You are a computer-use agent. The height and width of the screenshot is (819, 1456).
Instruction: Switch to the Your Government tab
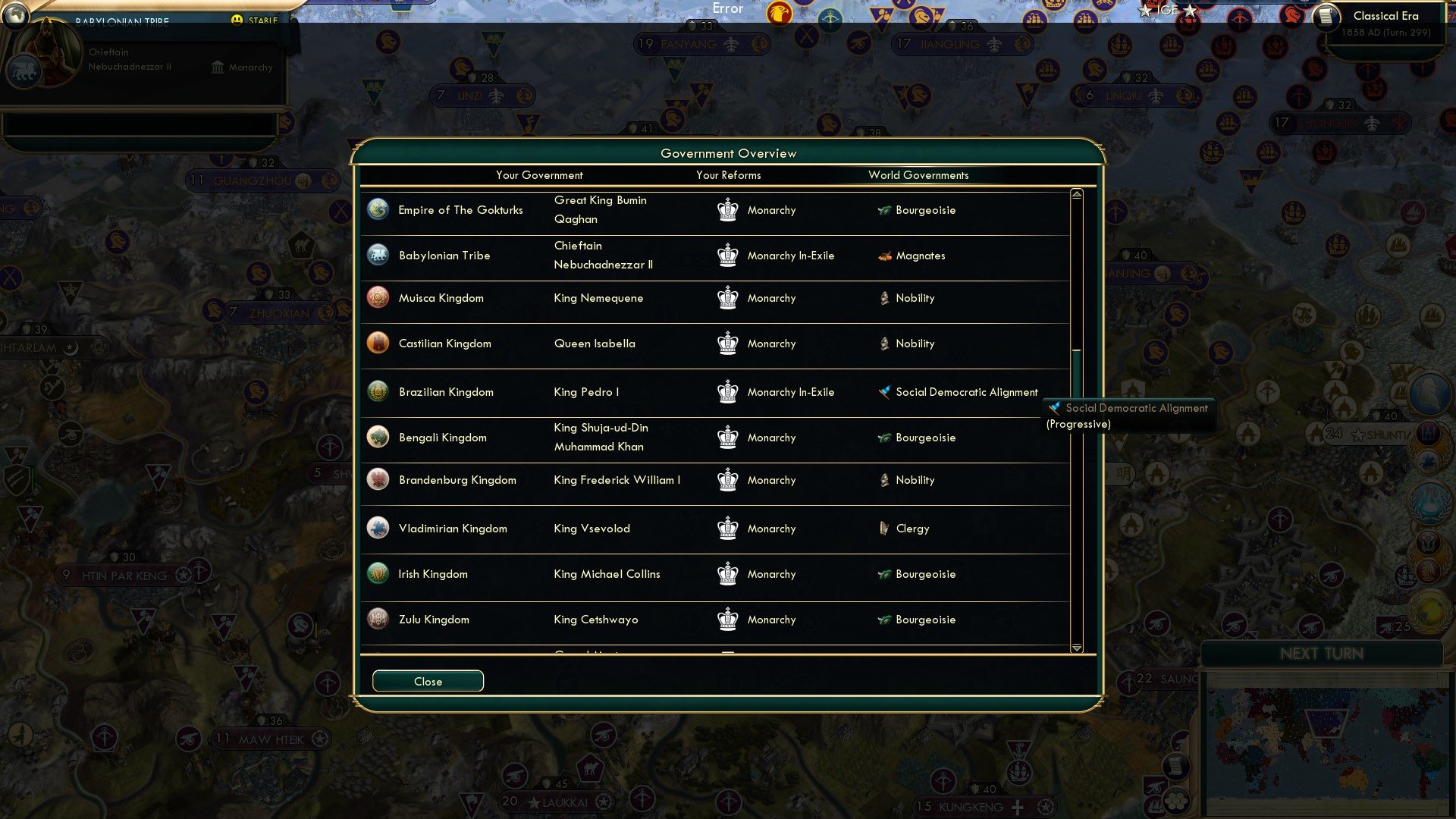pyautogui.click(x=539, y=175)
